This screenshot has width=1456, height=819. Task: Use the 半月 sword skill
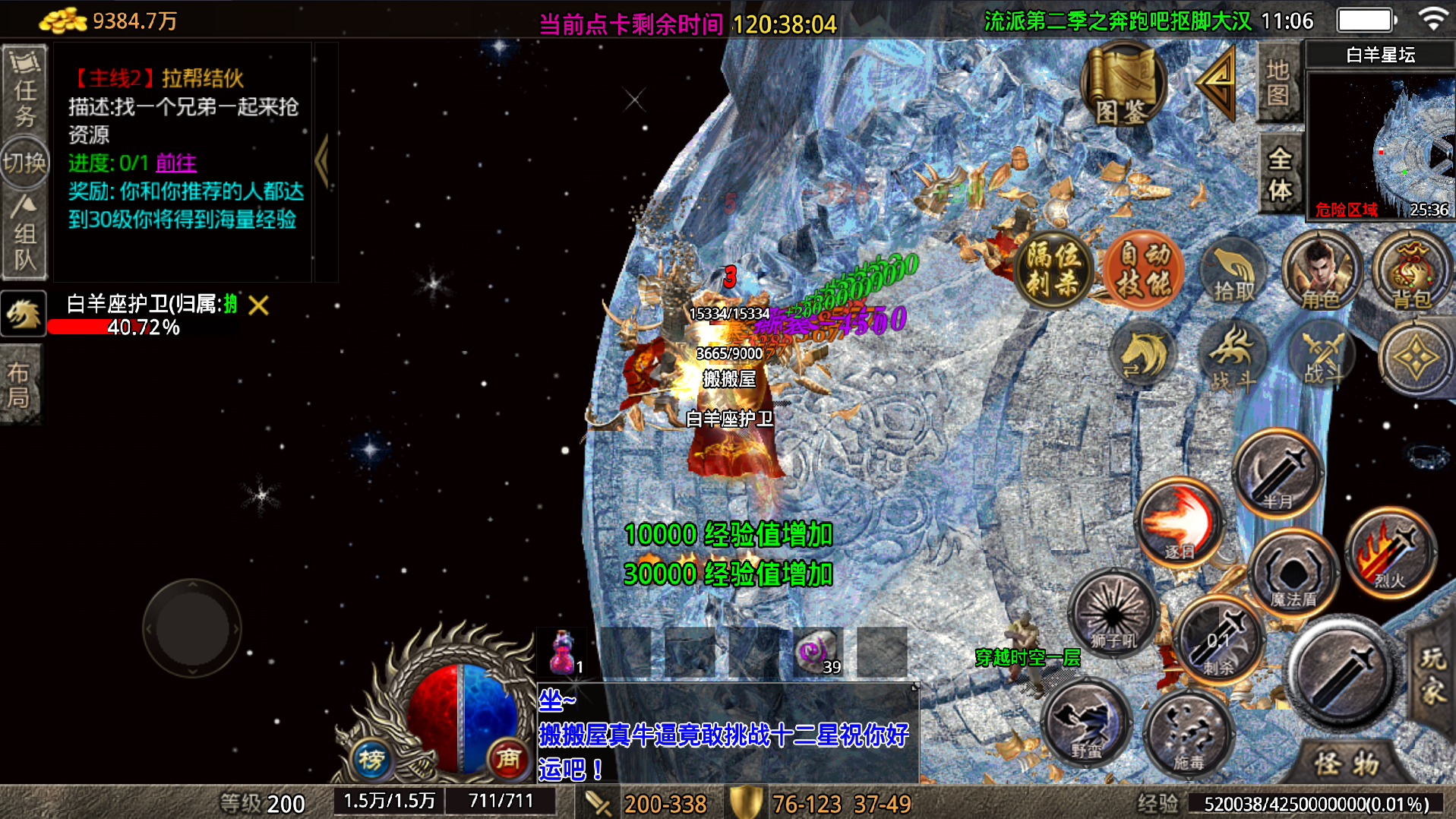1278,473
